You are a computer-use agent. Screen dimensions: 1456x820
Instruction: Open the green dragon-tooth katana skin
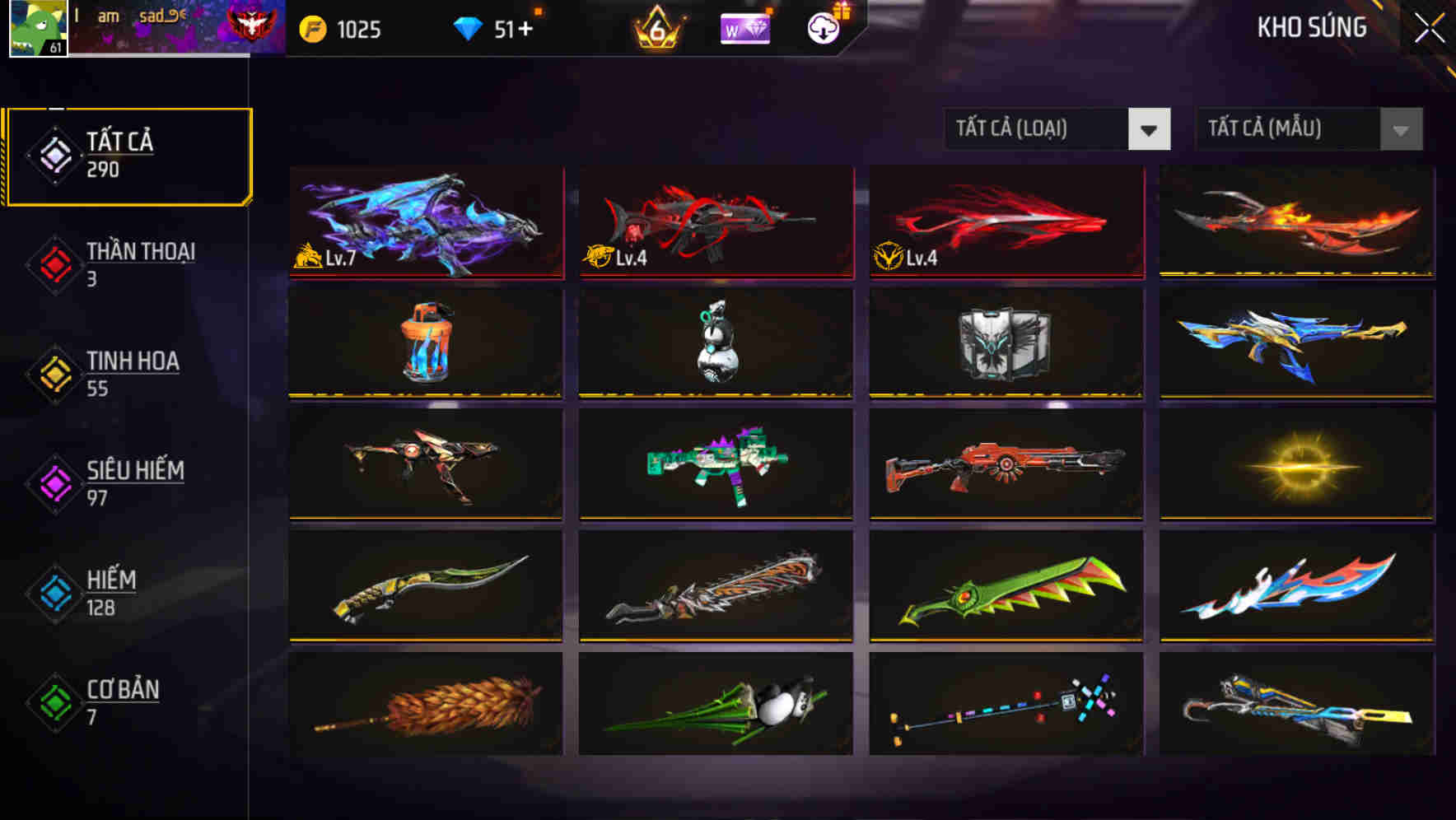(1005, 586)
